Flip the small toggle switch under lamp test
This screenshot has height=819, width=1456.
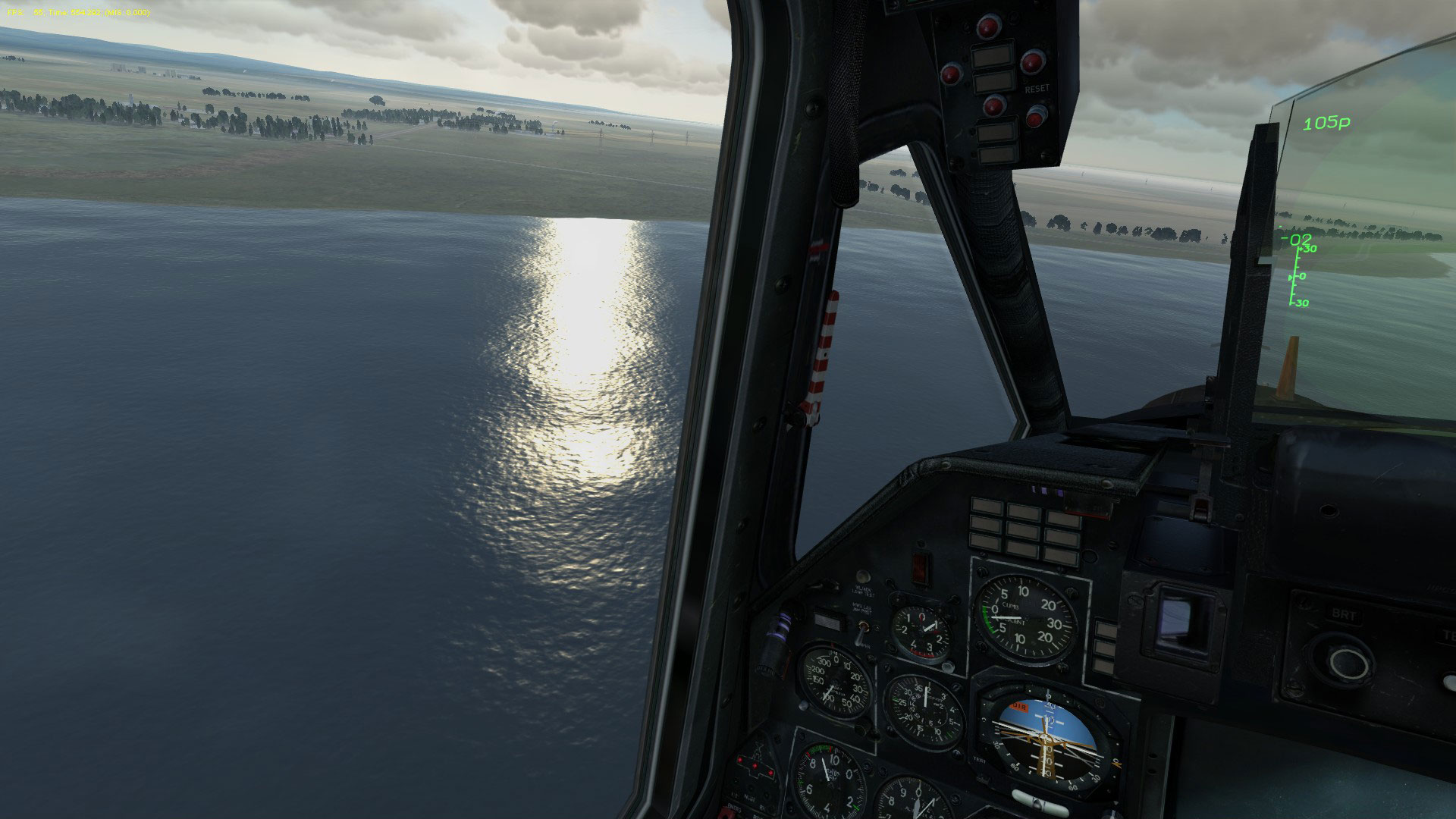coord(864,632)
